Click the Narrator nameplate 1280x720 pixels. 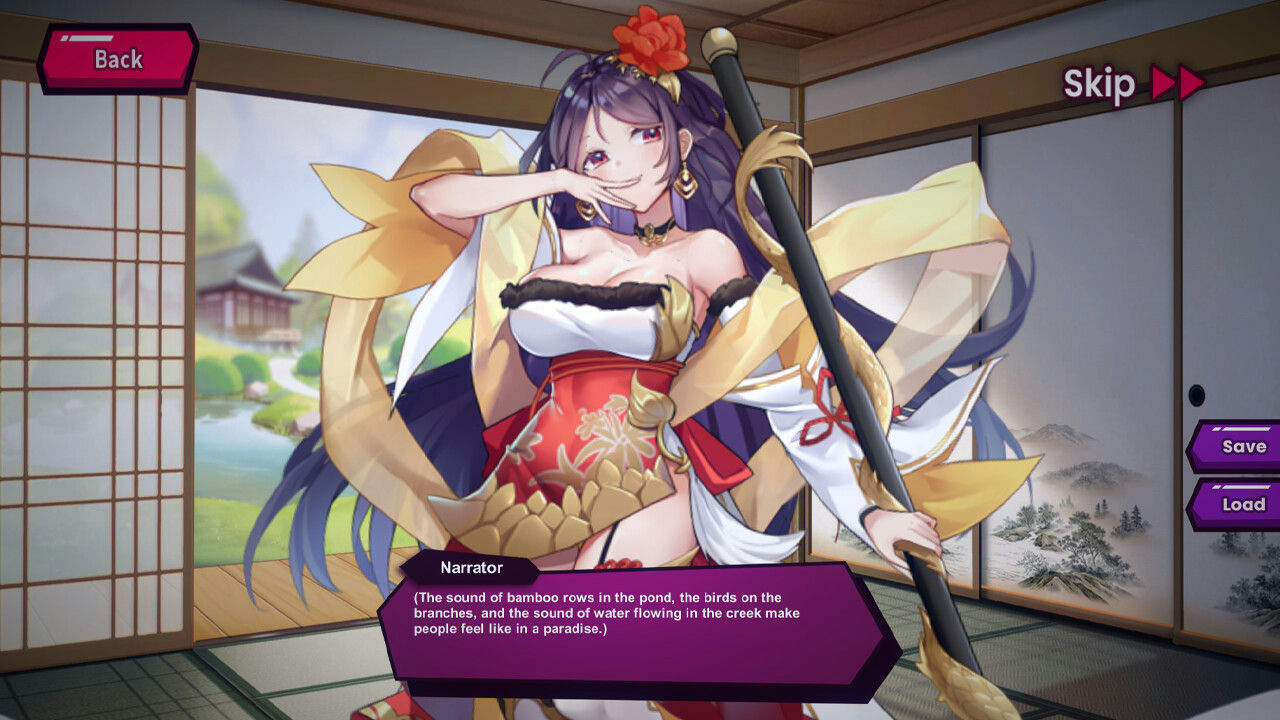tap(470, 567)
